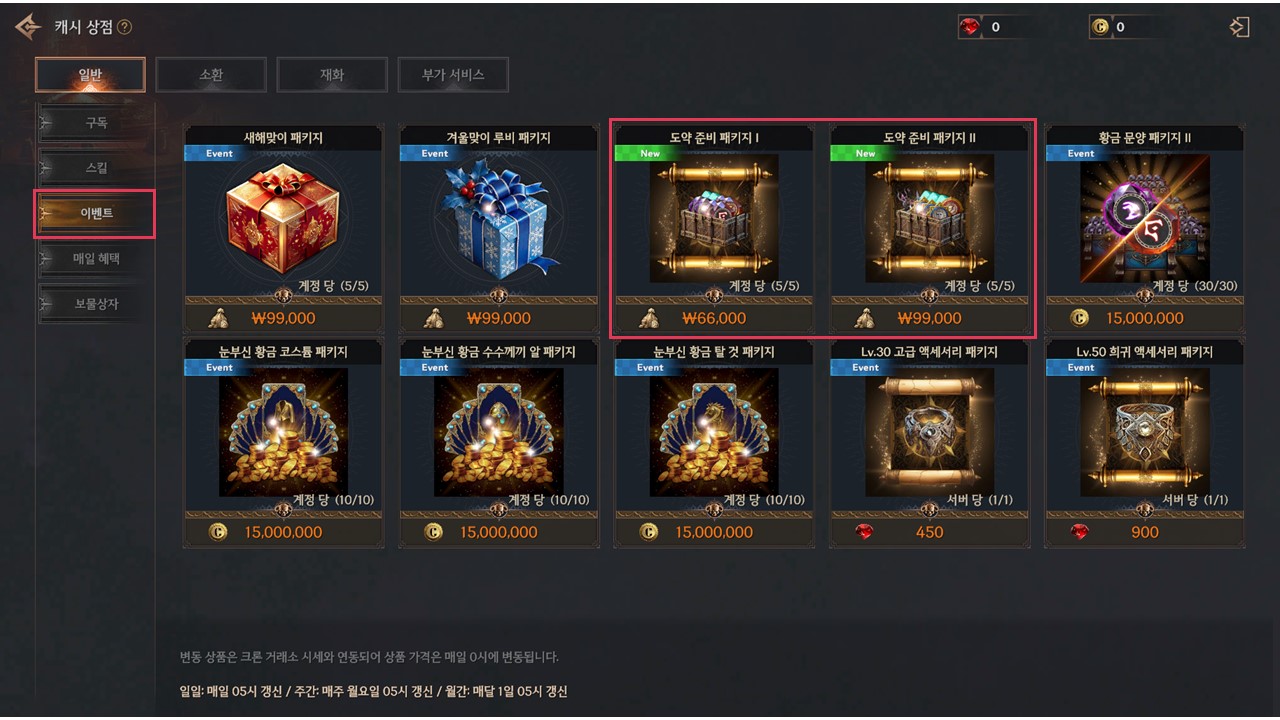Choose the 눈부신 황금 코스튬 패키지
The width and height of the screenshot is (1280, 720).
coord(283,433)
